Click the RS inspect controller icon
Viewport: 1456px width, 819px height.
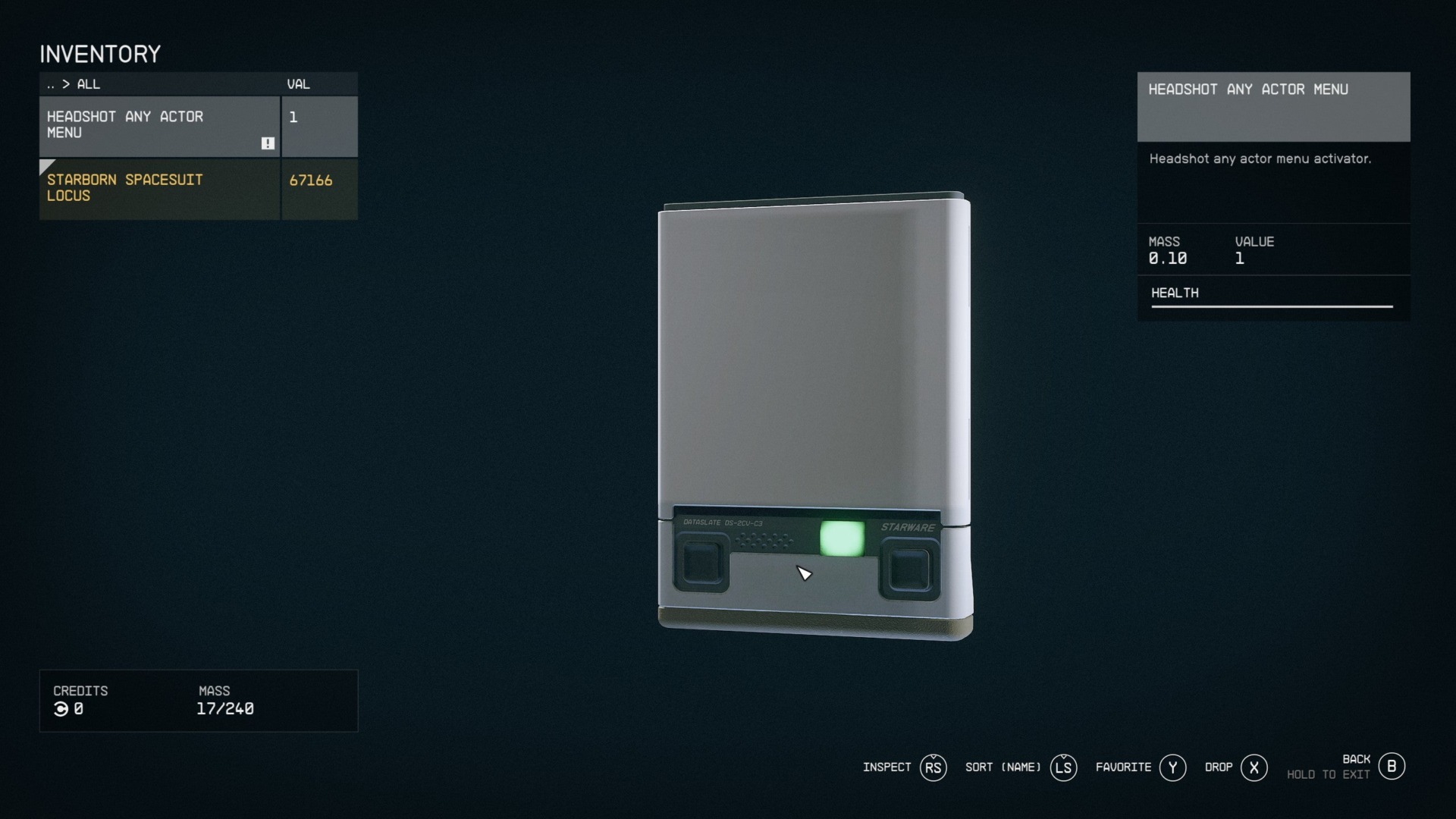(934, 767)
